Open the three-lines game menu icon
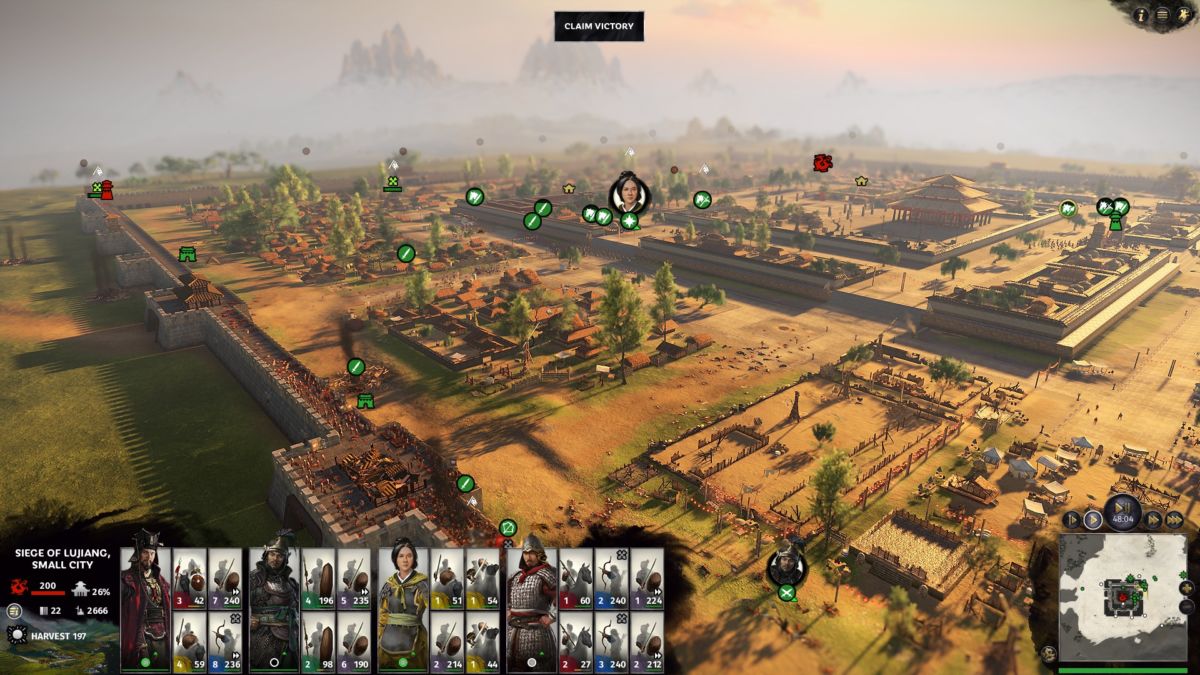The width and height of the screenshot is (1200, 675). click(1161, 14)
